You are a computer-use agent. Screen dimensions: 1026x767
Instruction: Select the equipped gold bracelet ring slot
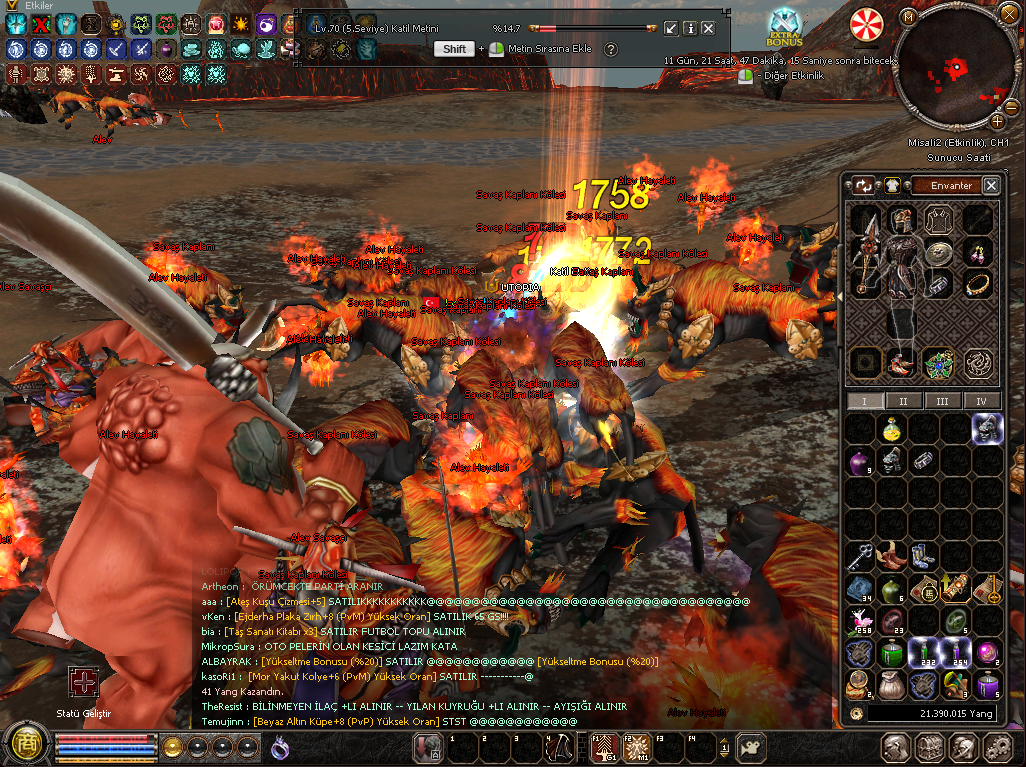click(977, 285)
